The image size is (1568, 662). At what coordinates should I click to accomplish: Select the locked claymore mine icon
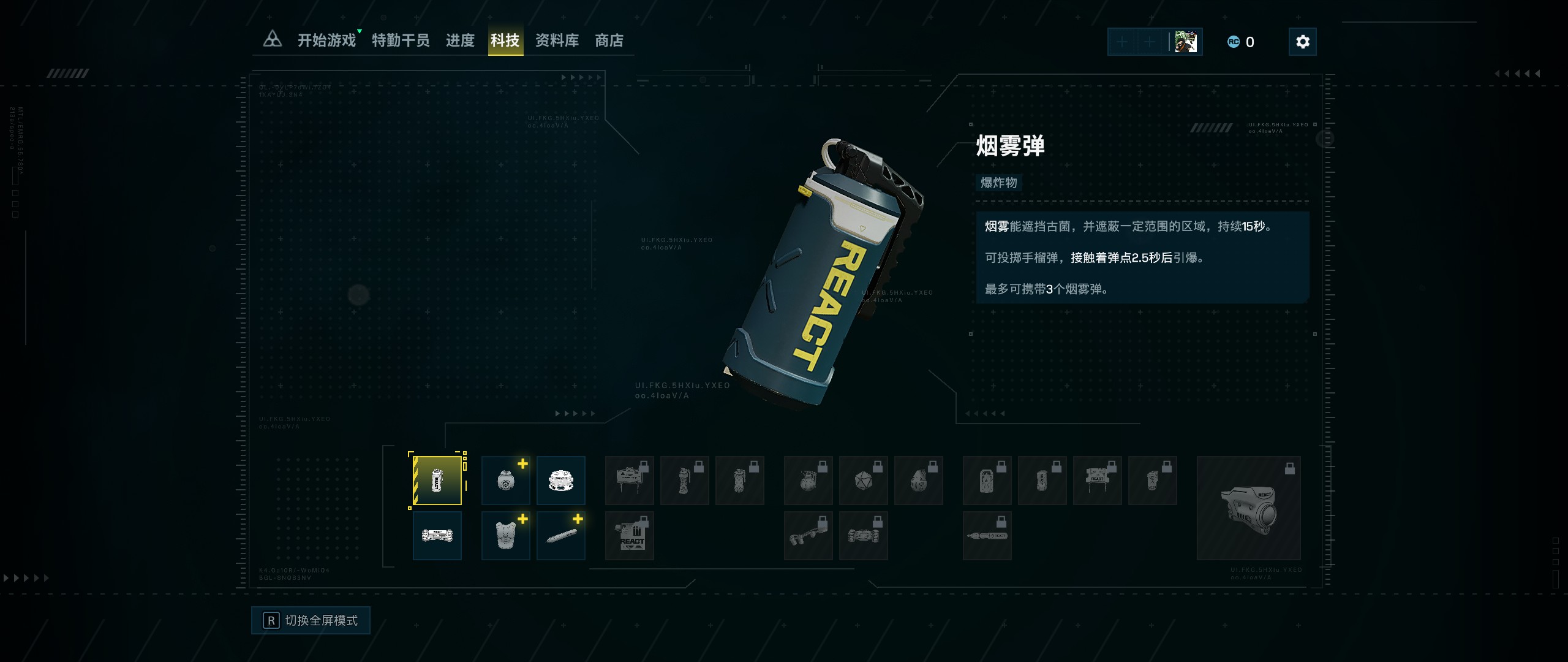pos(630,481)
